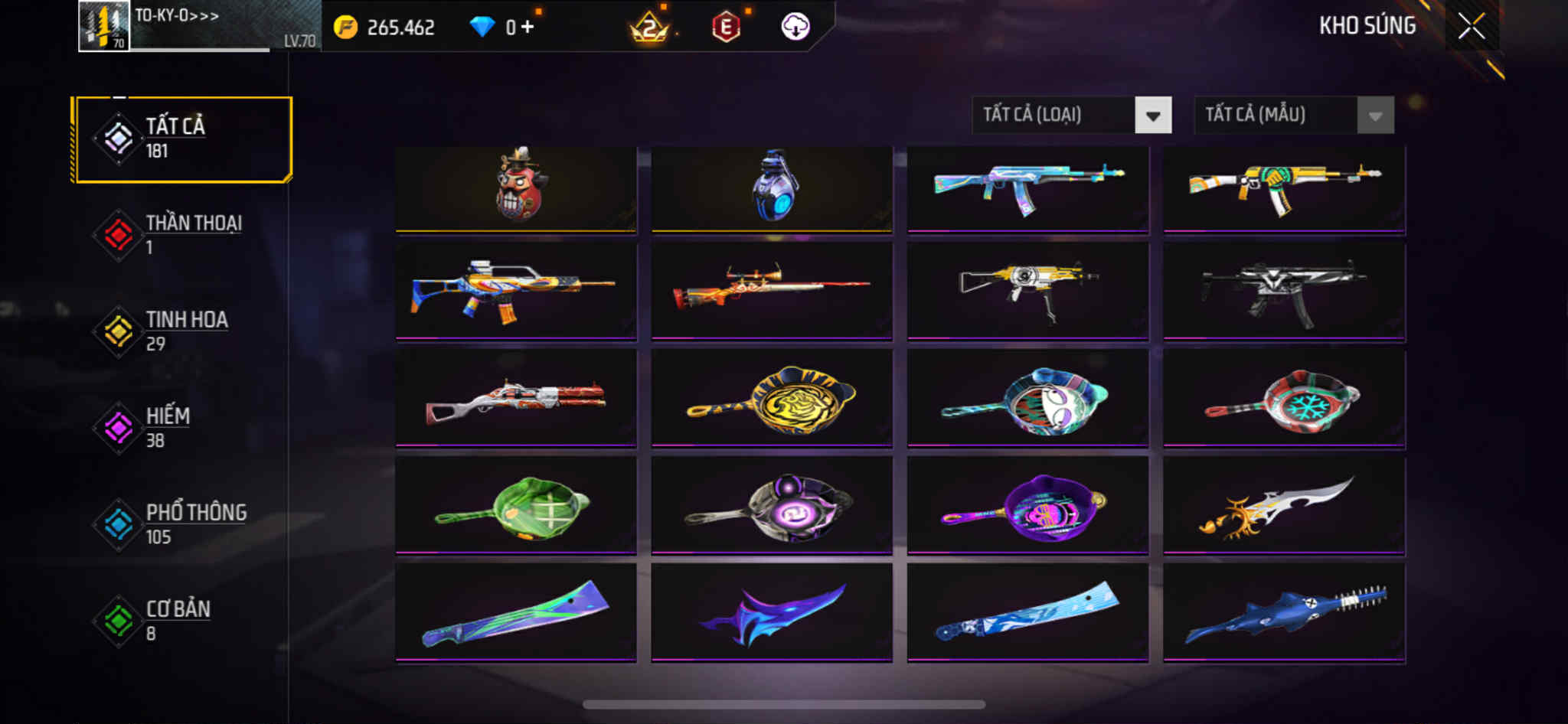Select the red demon-face grenade skin
This screenshot has height=724, width=1568.
516,188
